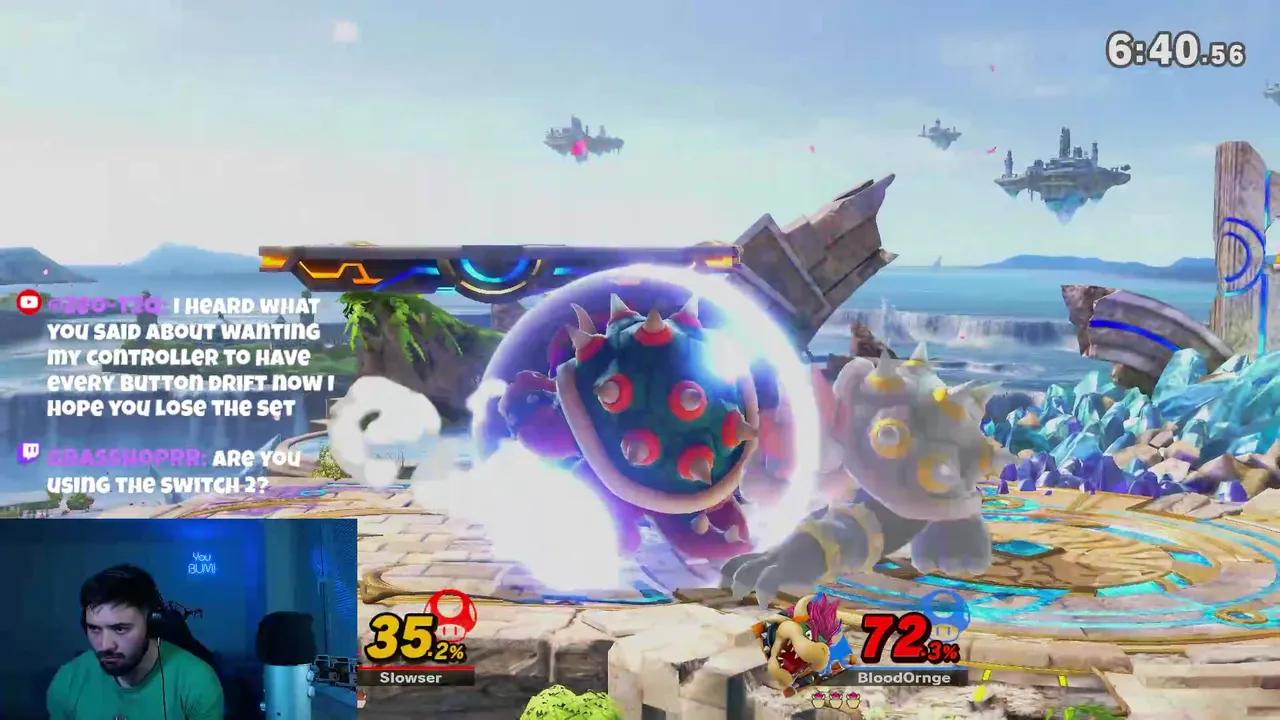The width and height of the screenshot is (1280, 720).
Task: Click the middle stock icon below BloodOrnge
Action: tap(834, 698)
